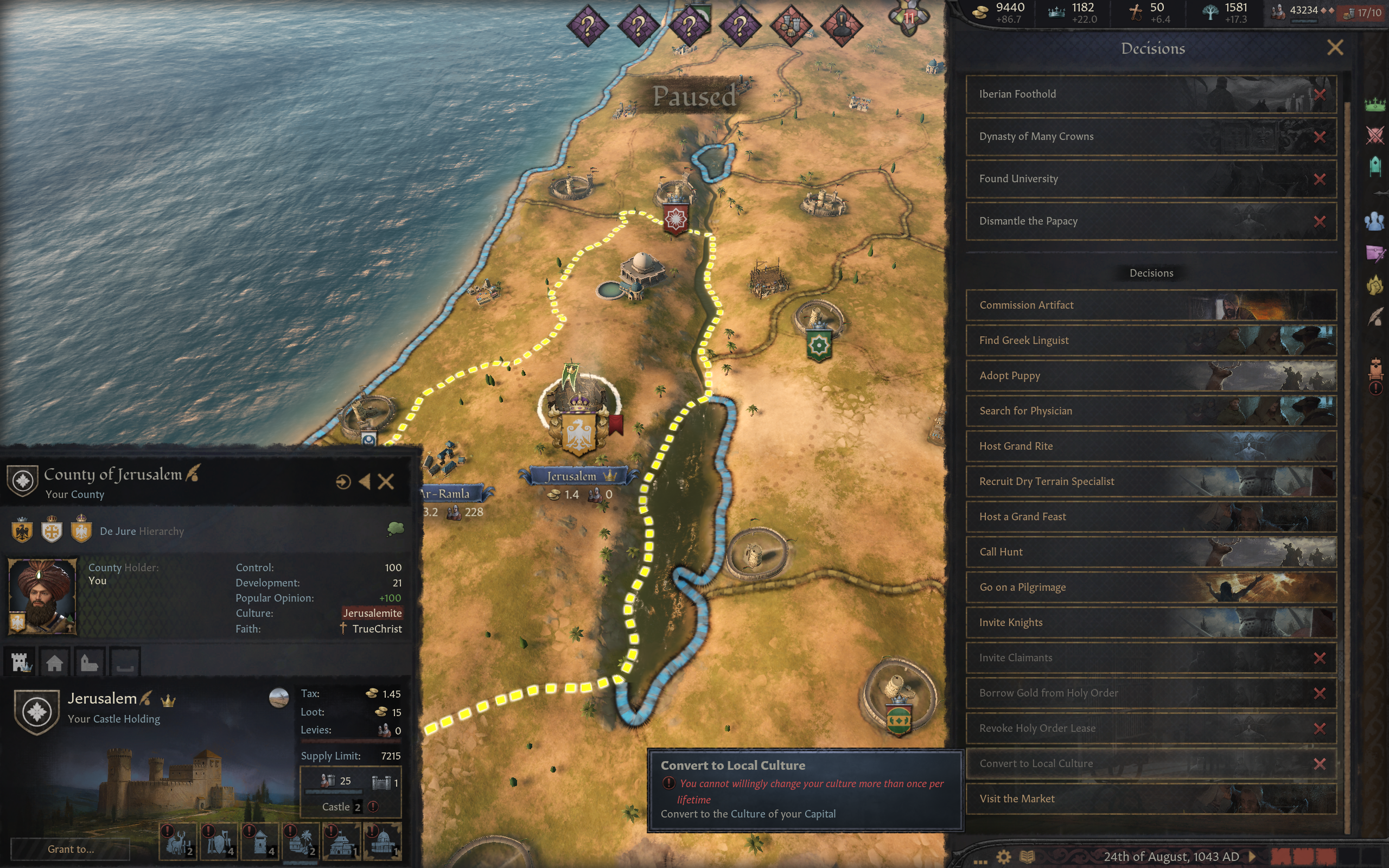Screen dimensions: 1389x868
Task: Open the Visit the Market decision
Action: (x=1150, y=799)
